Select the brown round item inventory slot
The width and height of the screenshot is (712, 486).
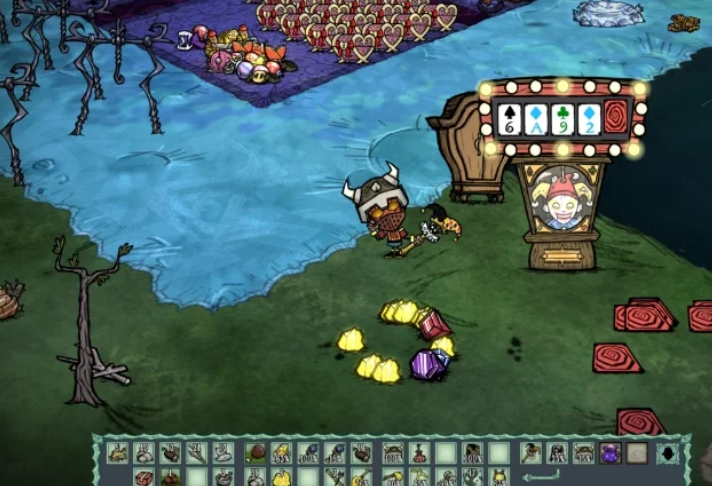[254, 453]
